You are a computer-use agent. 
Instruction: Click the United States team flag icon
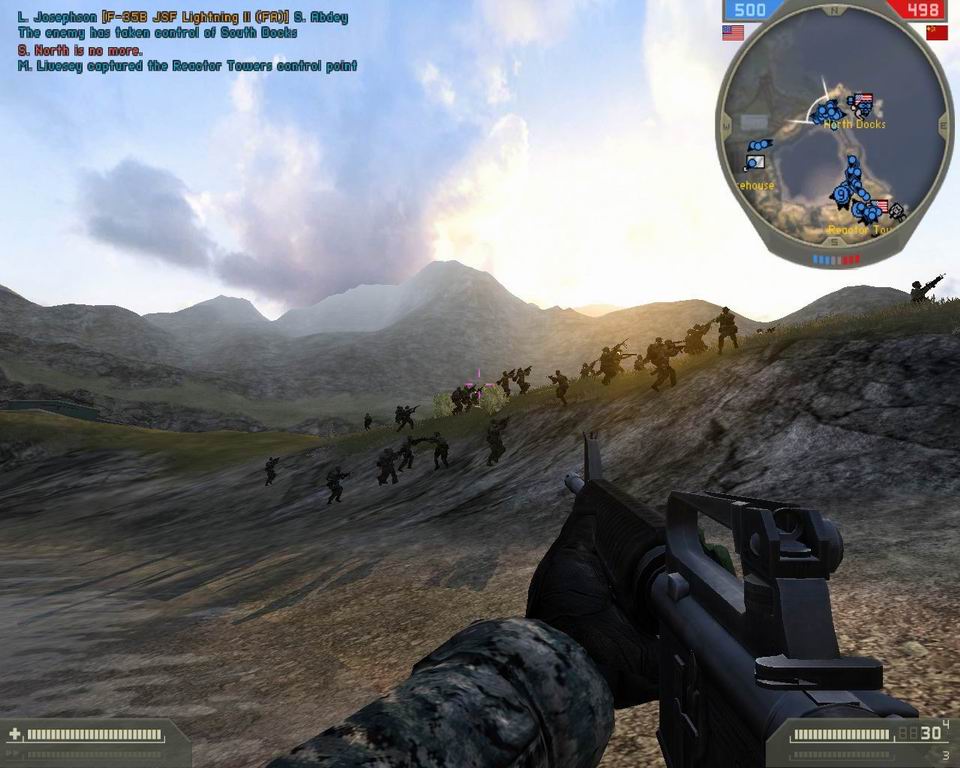(x=733, y=33)
